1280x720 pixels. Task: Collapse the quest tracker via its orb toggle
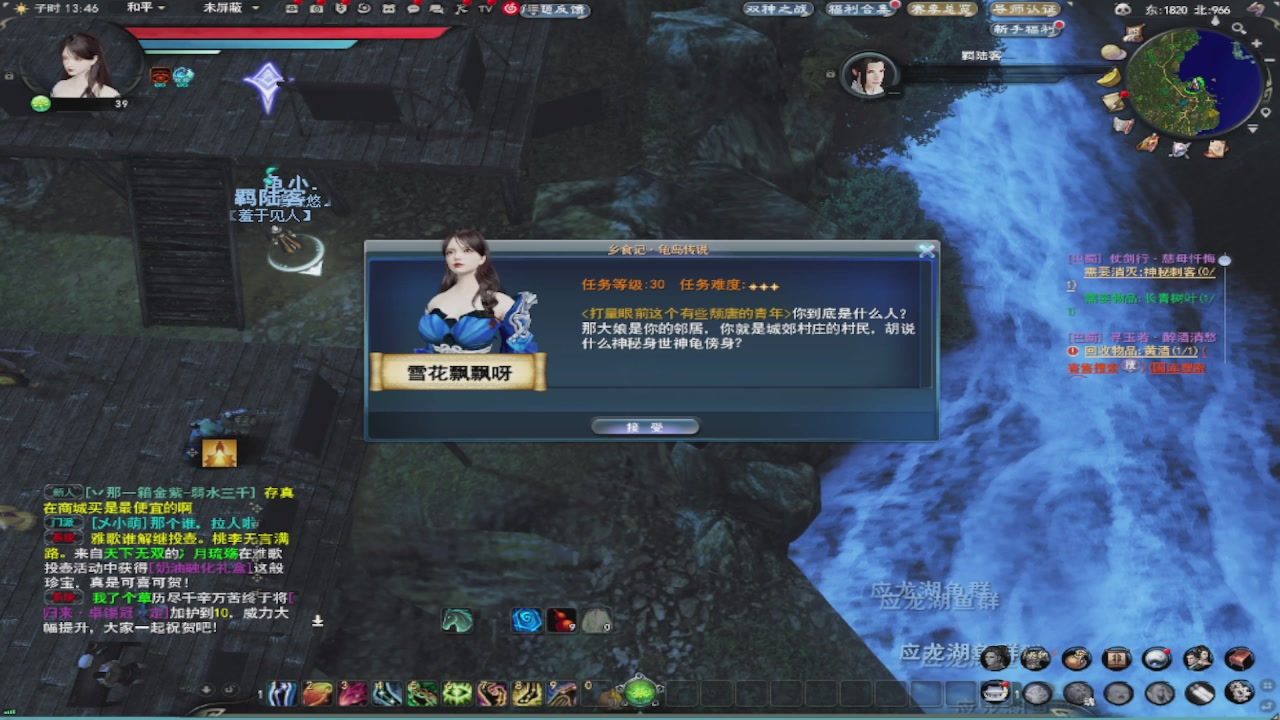point(1225,261)
